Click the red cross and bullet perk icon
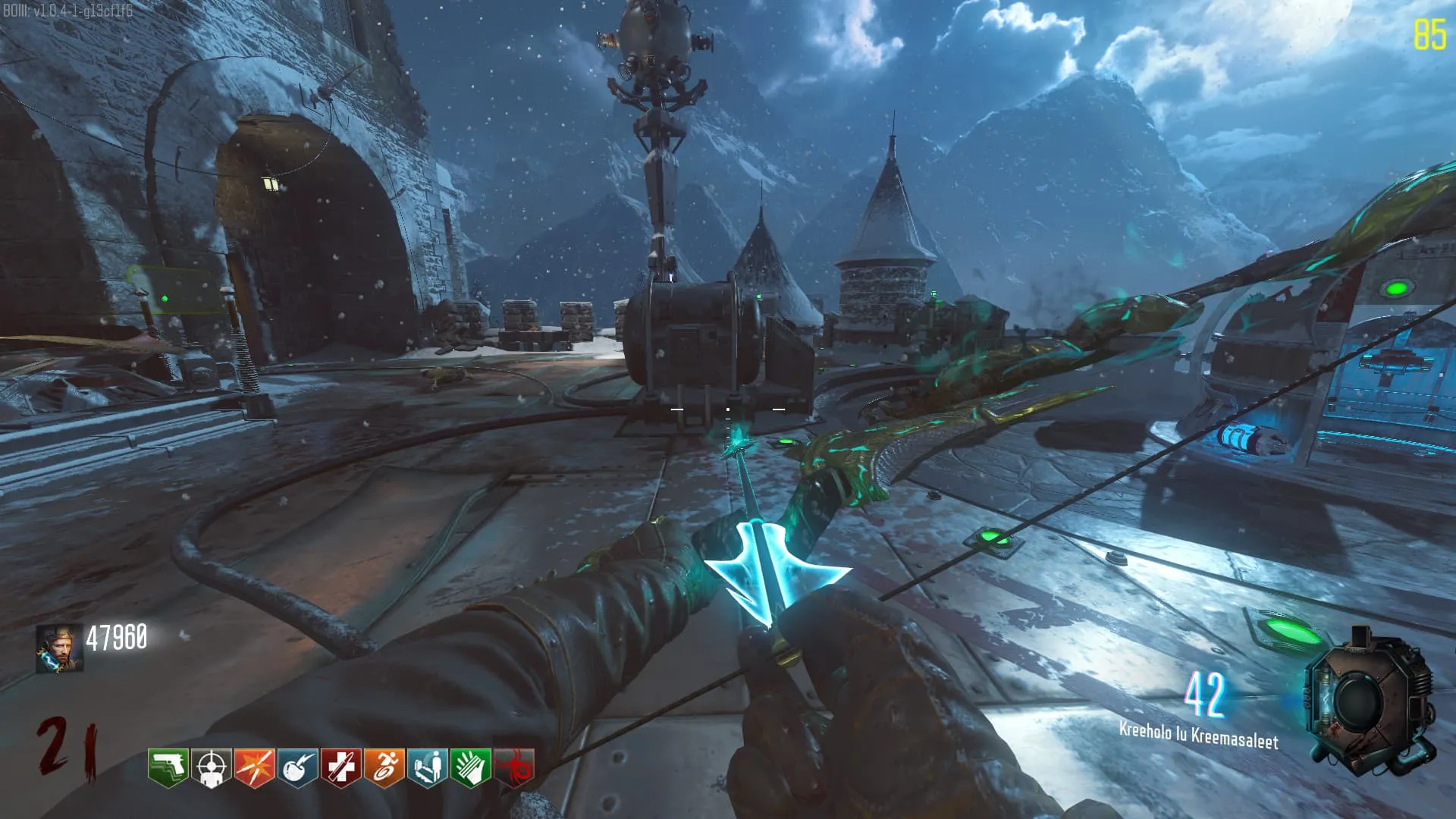 [340, 767]
